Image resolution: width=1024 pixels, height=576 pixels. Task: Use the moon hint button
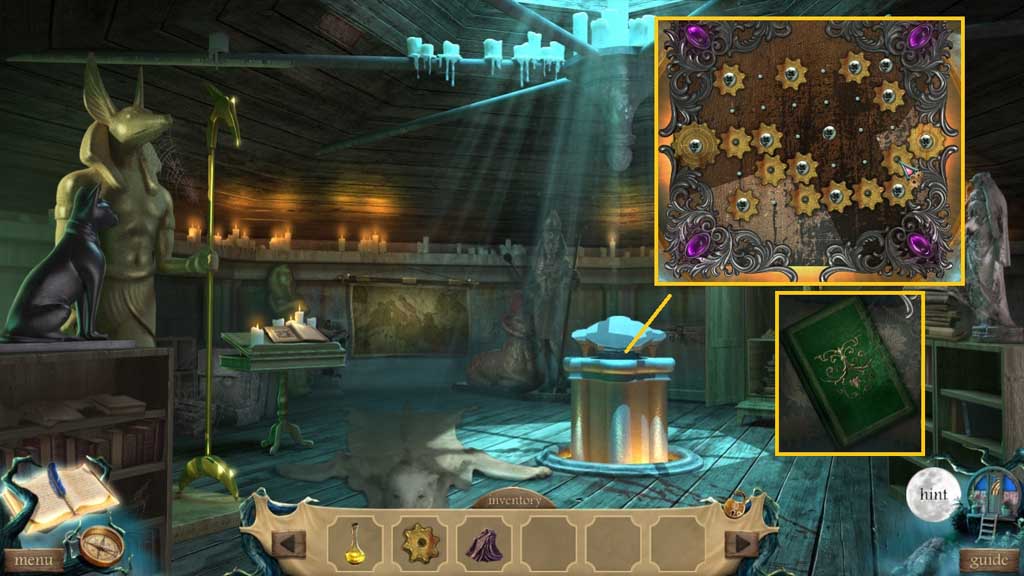[933, 493]
